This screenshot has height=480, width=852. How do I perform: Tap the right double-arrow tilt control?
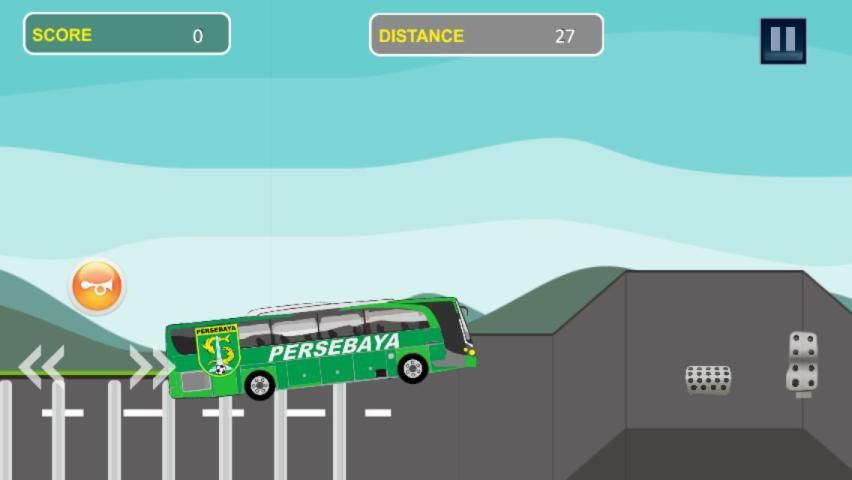click(151, 367)
